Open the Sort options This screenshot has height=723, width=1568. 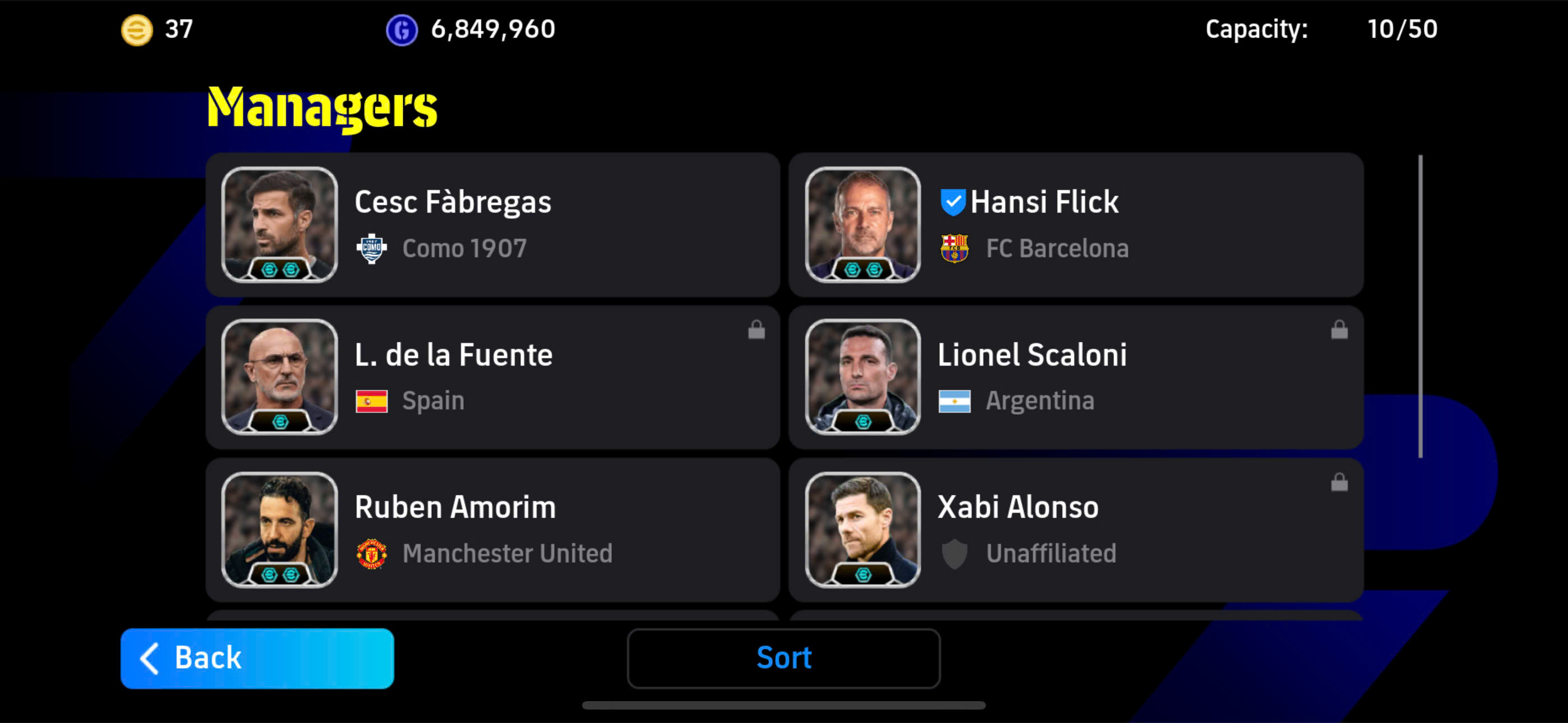click(783, 658)
